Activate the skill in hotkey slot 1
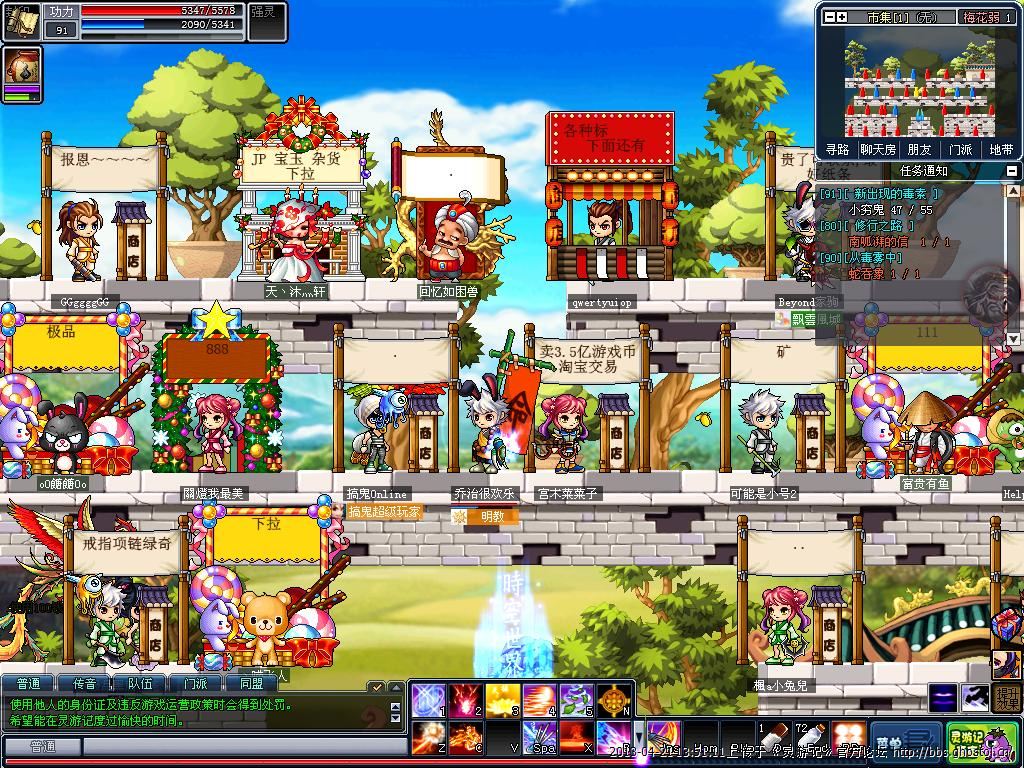The height and width of the screenshot is (768, 1024). tap(427, 699)
